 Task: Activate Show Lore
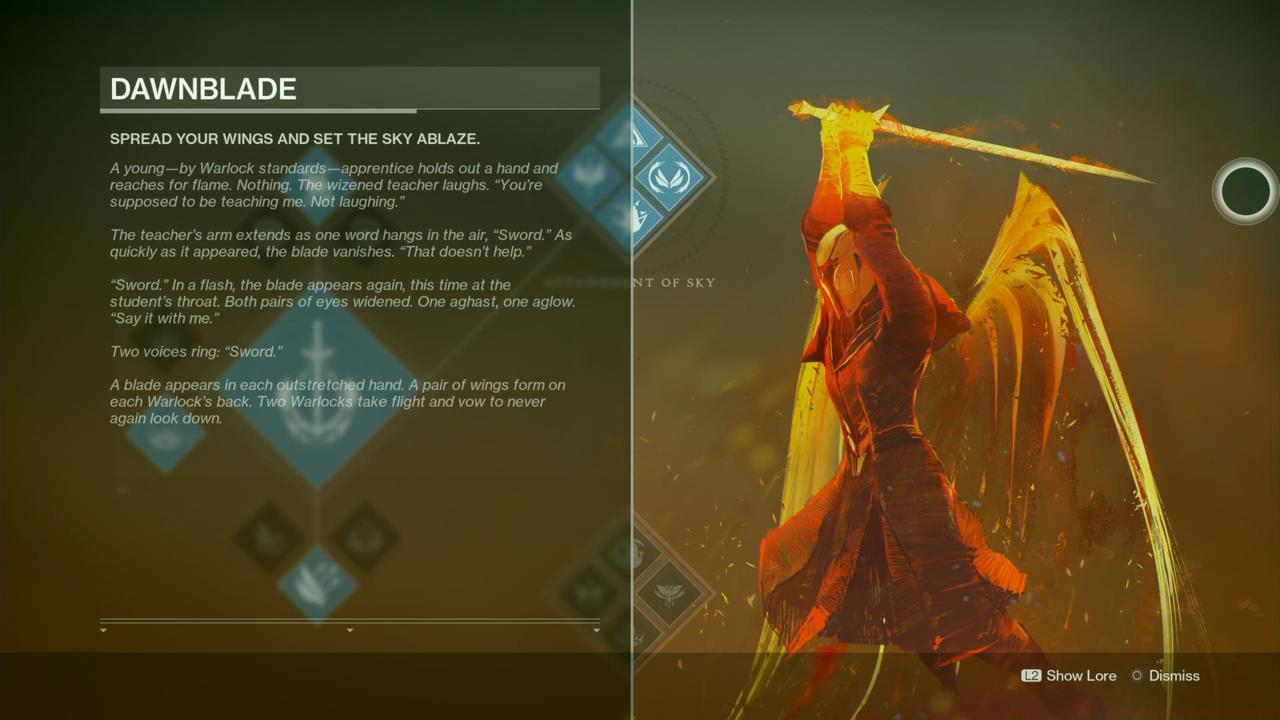(1081, 676)
